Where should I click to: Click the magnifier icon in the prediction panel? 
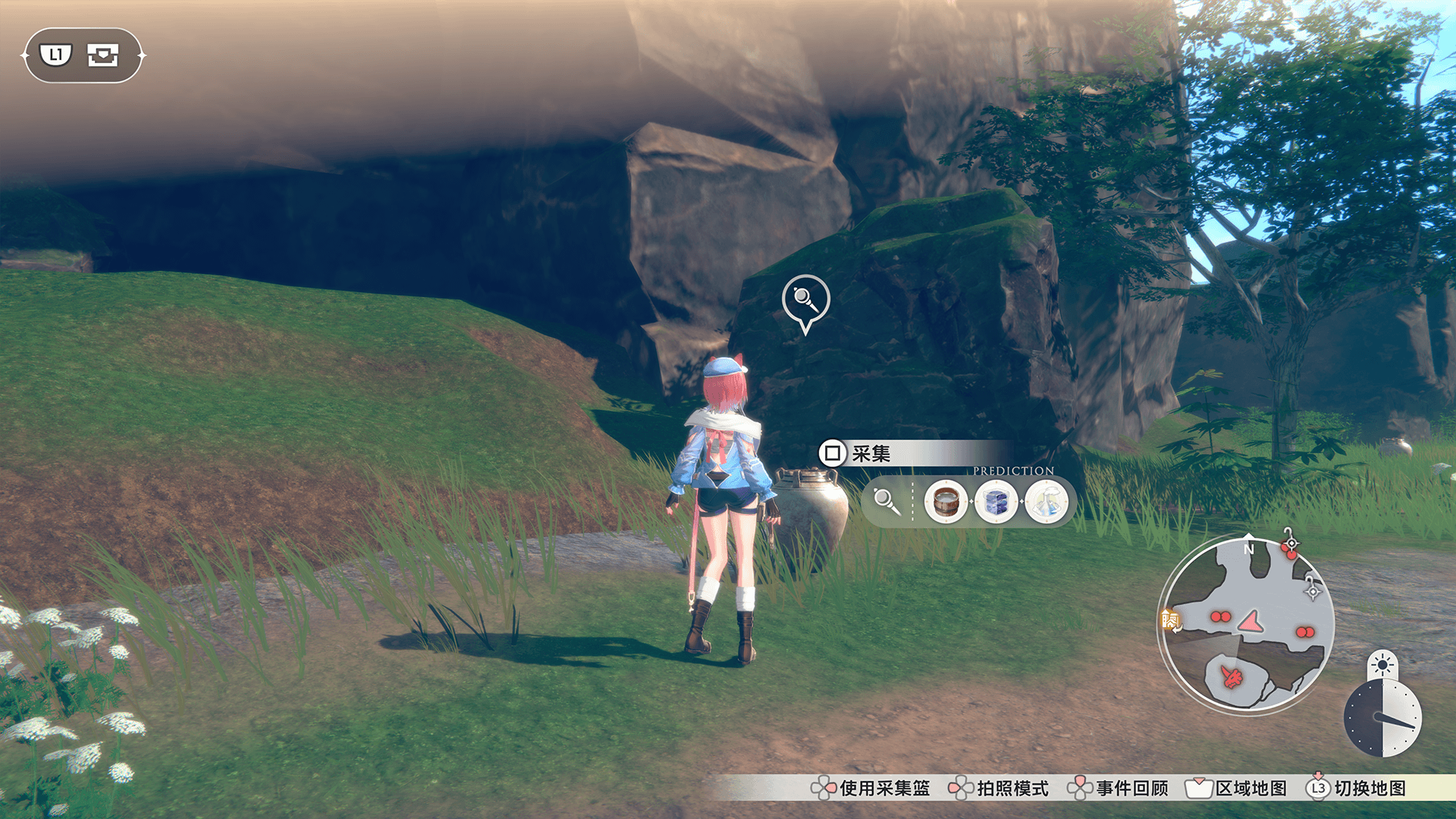(886, 500)
